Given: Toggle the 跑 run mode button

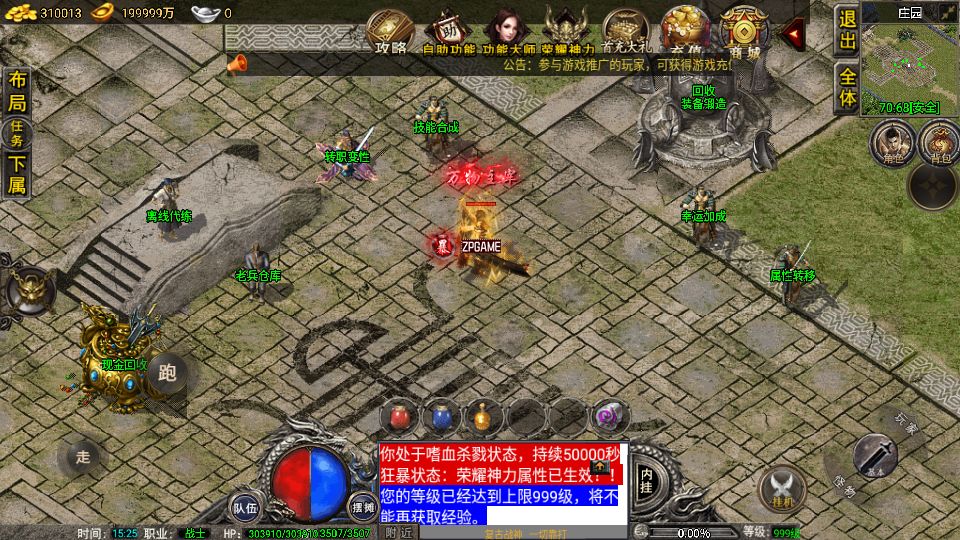Looking at the screenshot, I should tap(167, 374).
